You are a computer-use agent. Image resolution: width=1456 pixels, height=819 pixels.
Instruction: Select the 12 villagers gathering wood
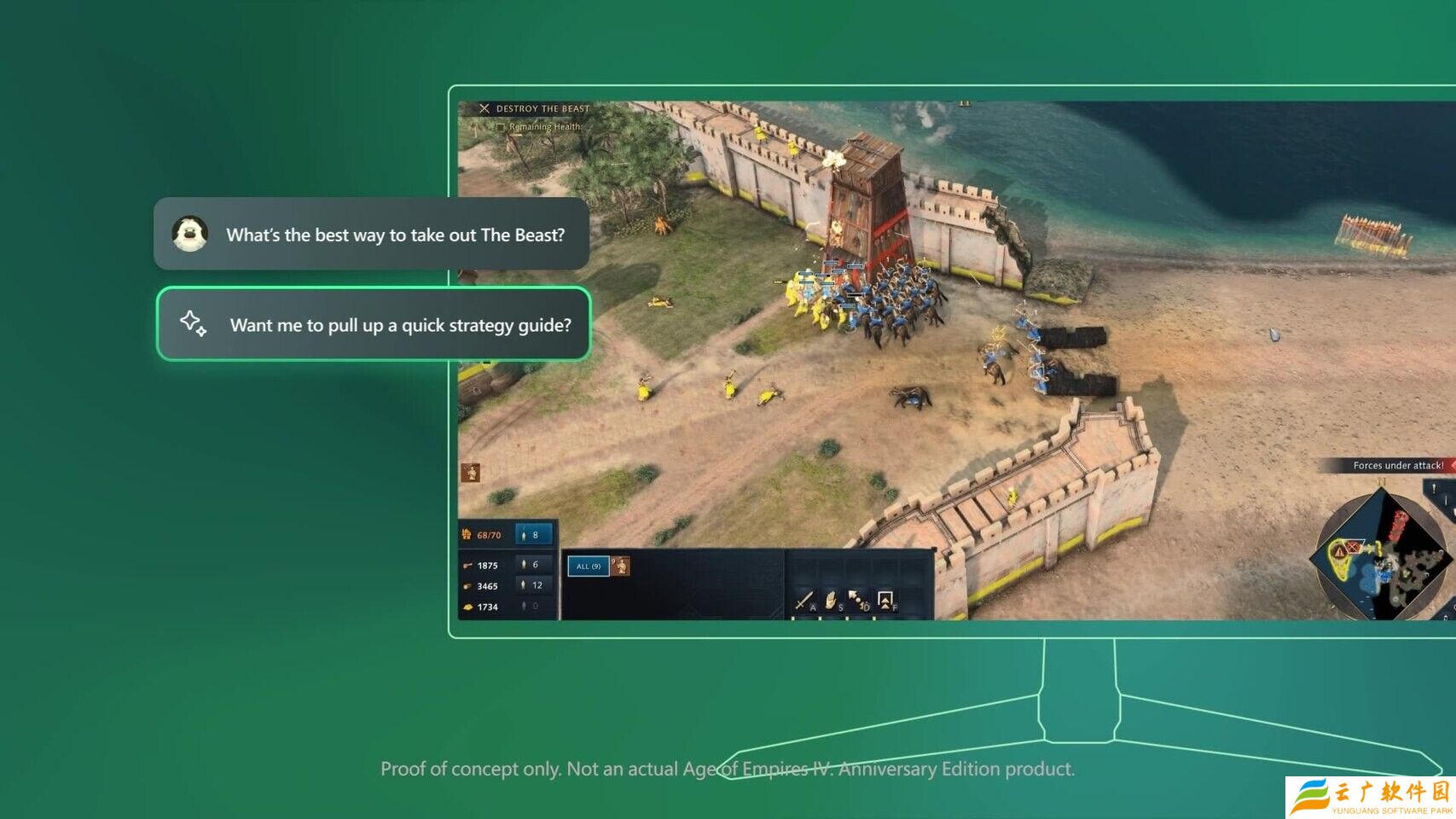click(535, 585)
